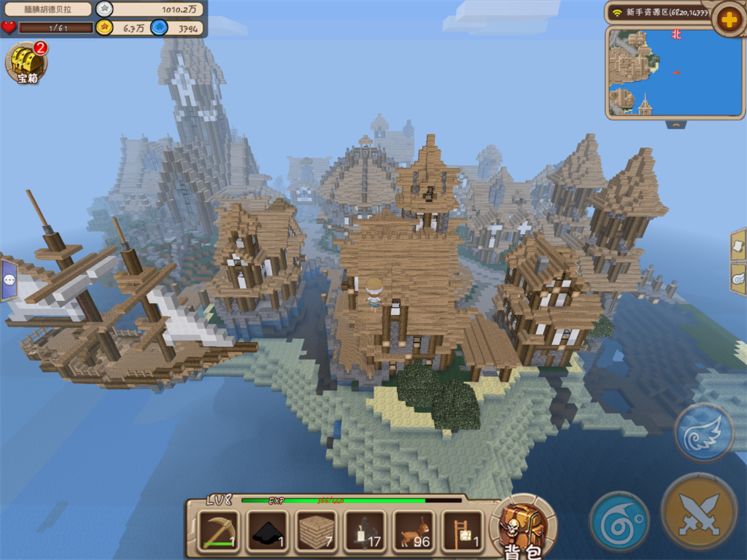Select the pickaxe hotbar slot
This screenshot has width=747, height=560.
click(218, 530)
